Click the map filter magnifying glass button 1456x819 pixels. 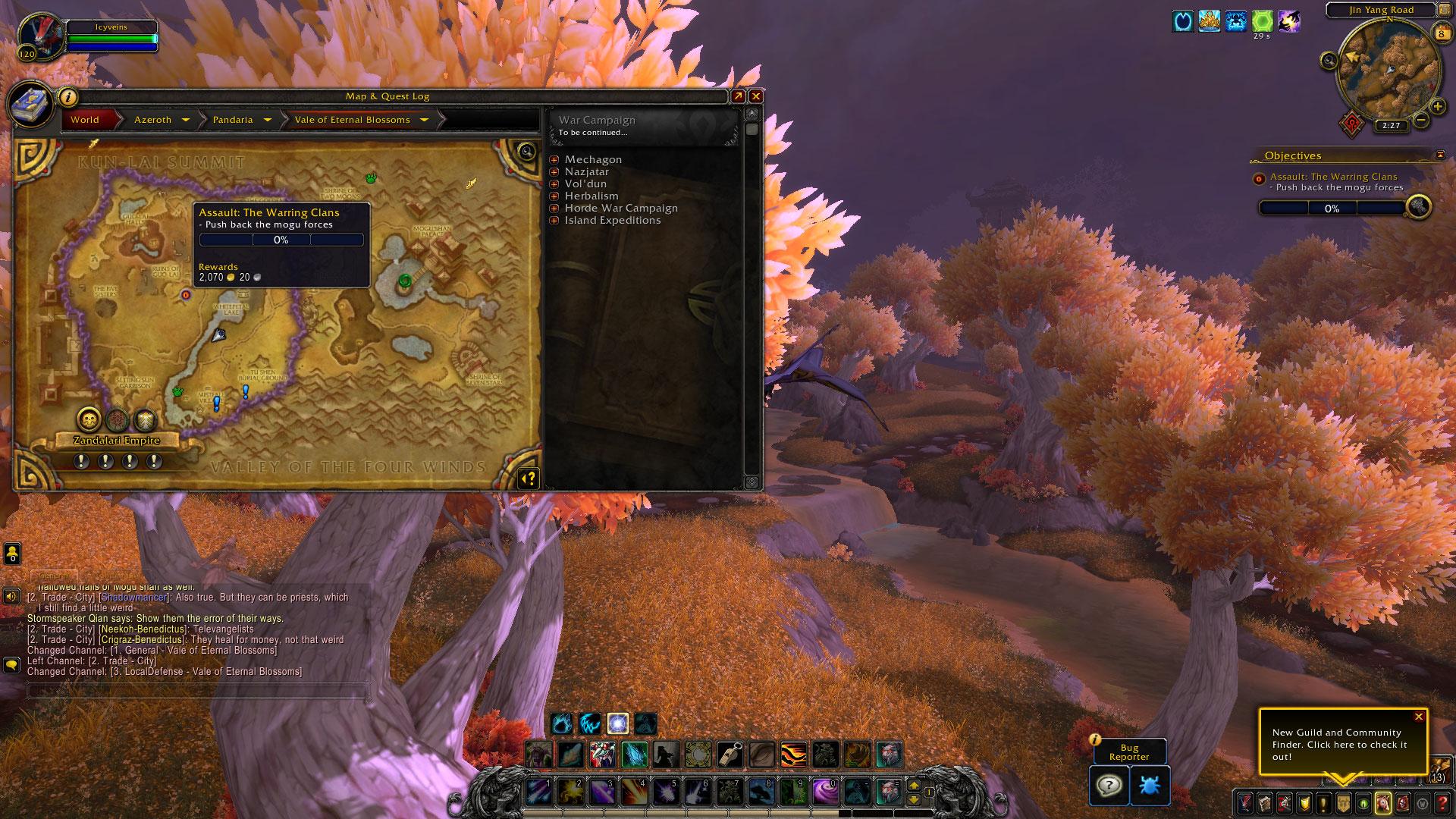526,151
